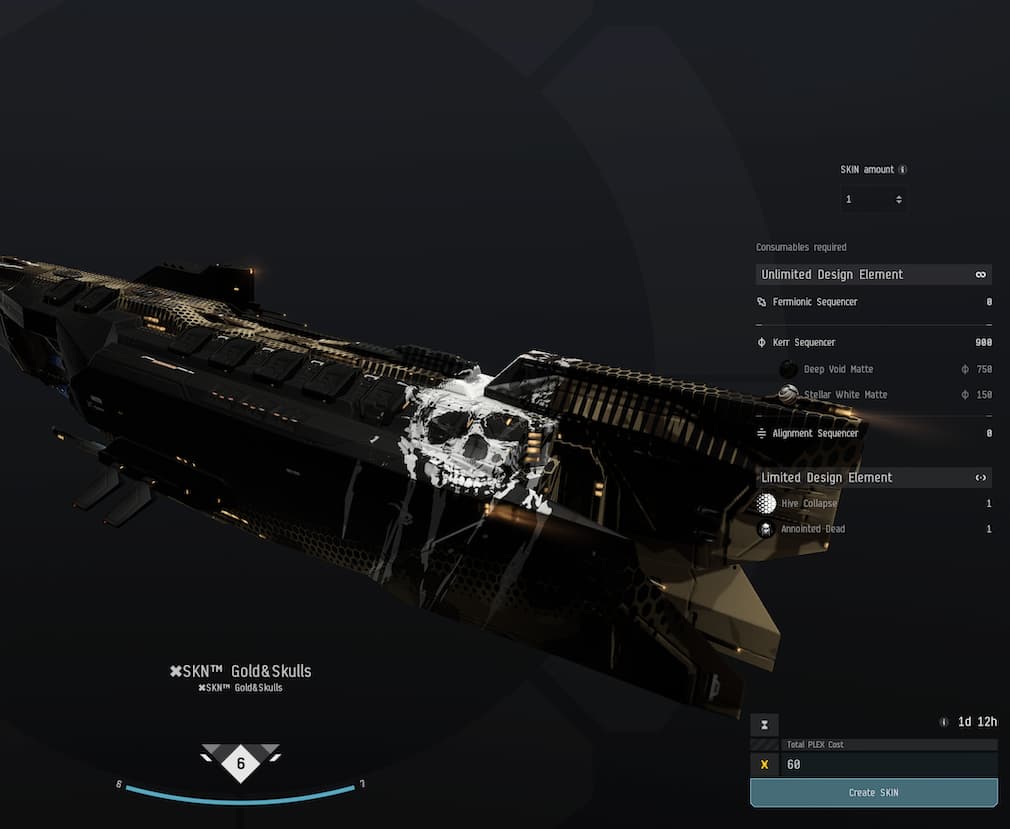The height and width of the screenshot is (829, 1010).
Task: Show the info icon beside the 1d 12h duration
Action: (x=944, y=722)
